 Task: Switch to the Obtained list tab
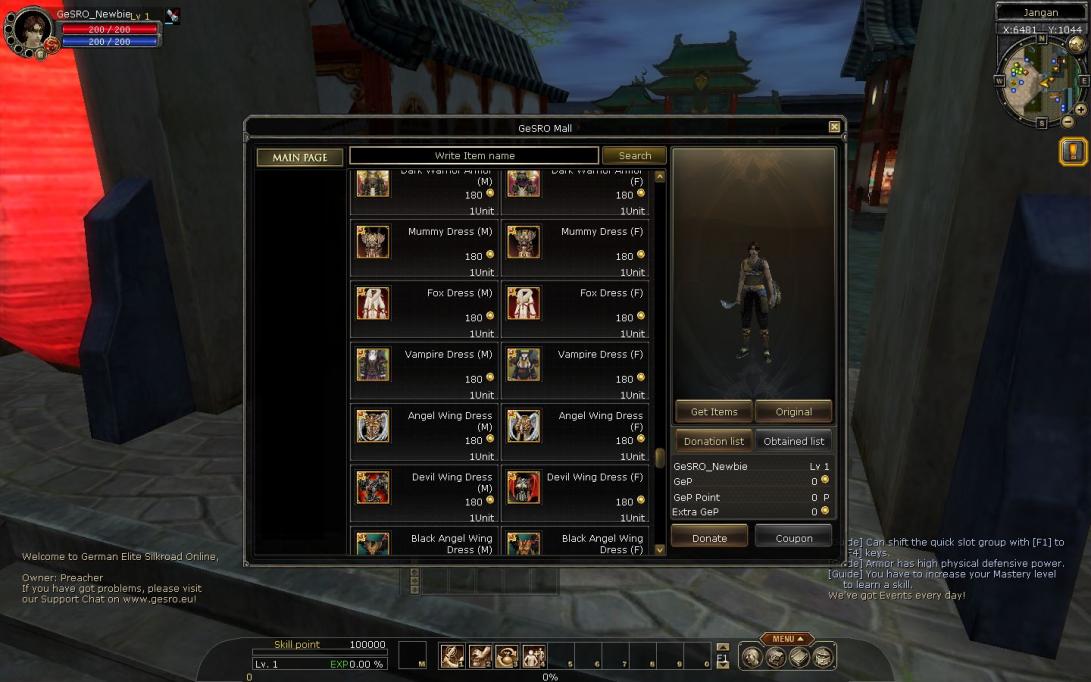(x=794, y=441)
